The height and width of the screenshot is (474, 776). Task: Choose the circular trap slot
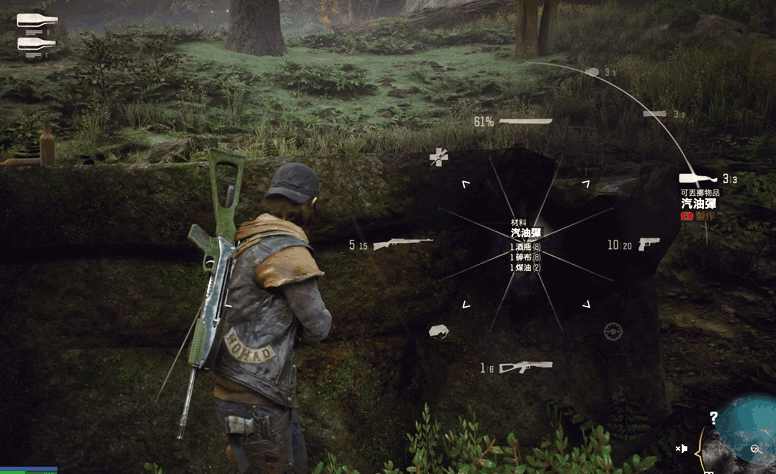pos(612,331)
